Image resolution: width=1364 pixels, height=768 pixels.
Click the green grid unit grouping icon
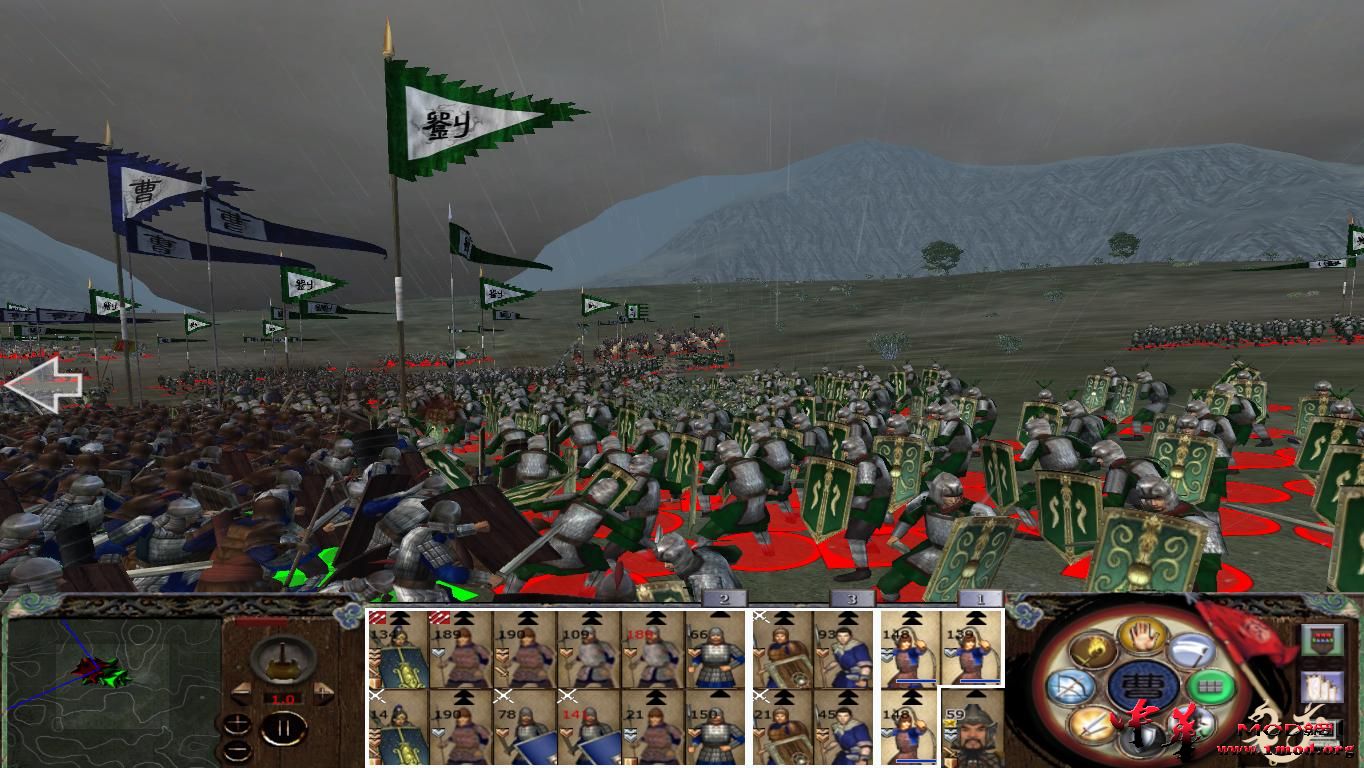(x=1211, y=685)
